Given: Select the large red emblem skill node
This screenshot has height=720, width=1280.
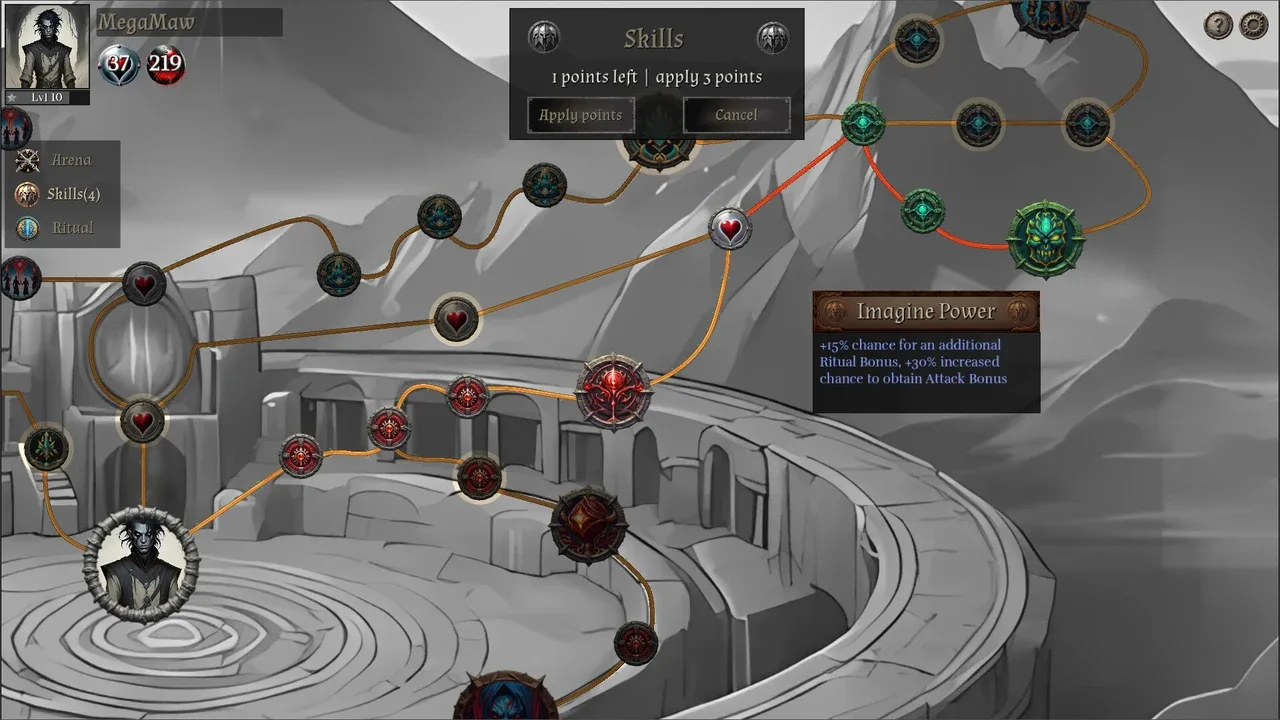Looking at the screenshot, I should point(614,392).
